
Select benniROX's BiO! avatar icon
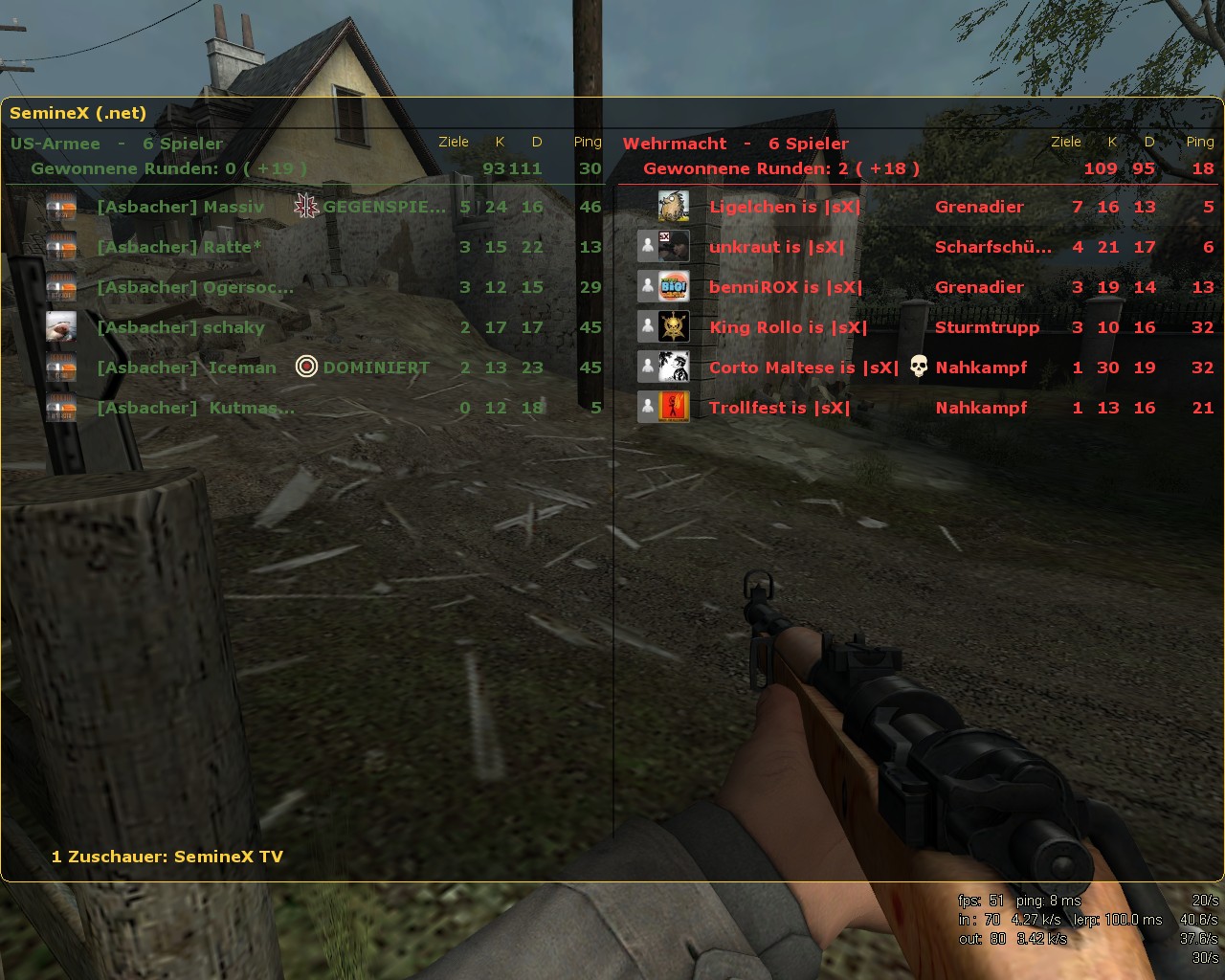(674, 286)
